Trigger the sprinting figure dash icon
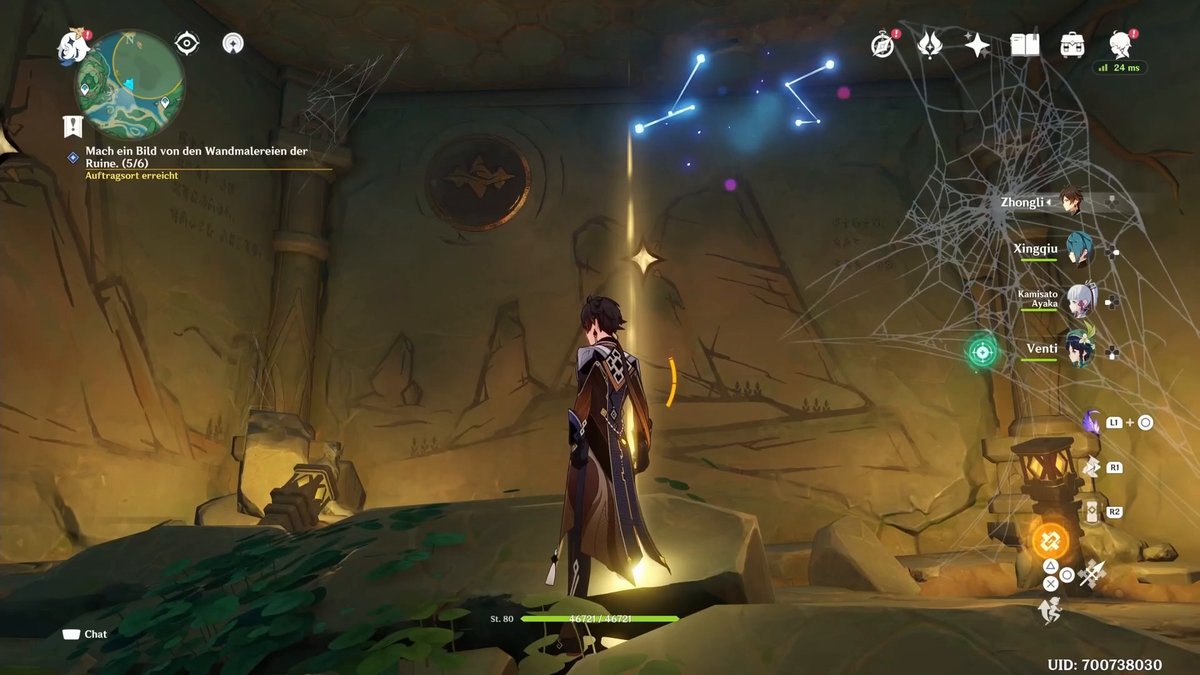 coord(1049,610)
